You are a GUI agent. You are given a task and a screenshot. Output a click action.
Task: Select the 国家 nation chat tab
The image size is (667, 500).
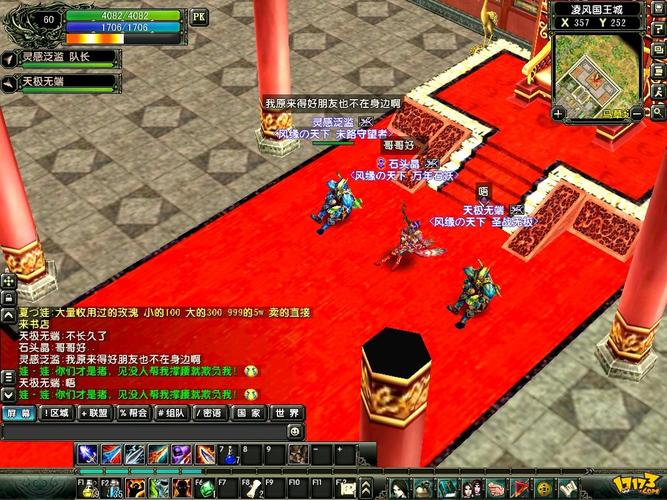(249, 412)
